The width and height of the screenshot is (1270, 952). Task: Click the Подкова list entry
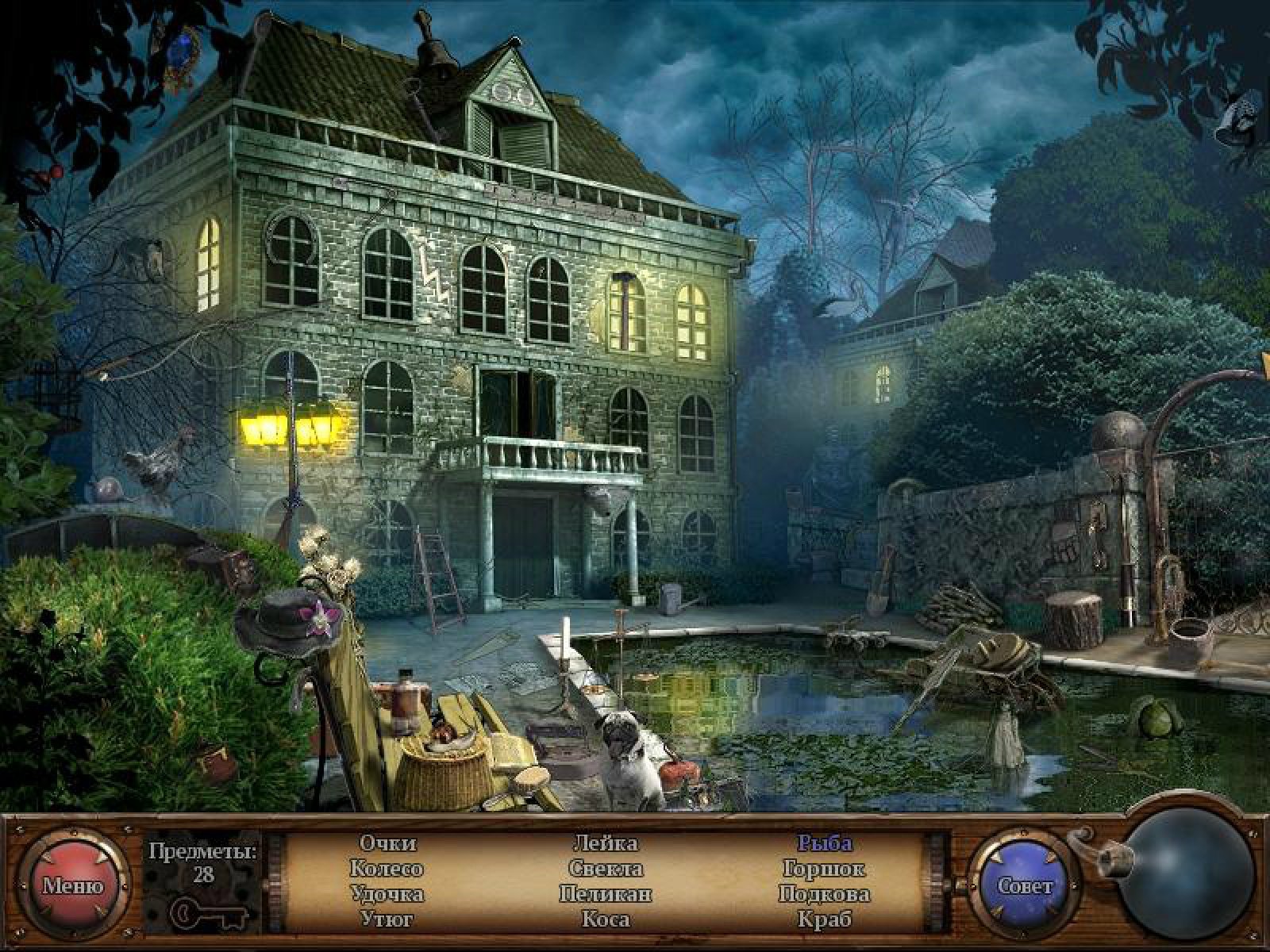coord(825,894)
